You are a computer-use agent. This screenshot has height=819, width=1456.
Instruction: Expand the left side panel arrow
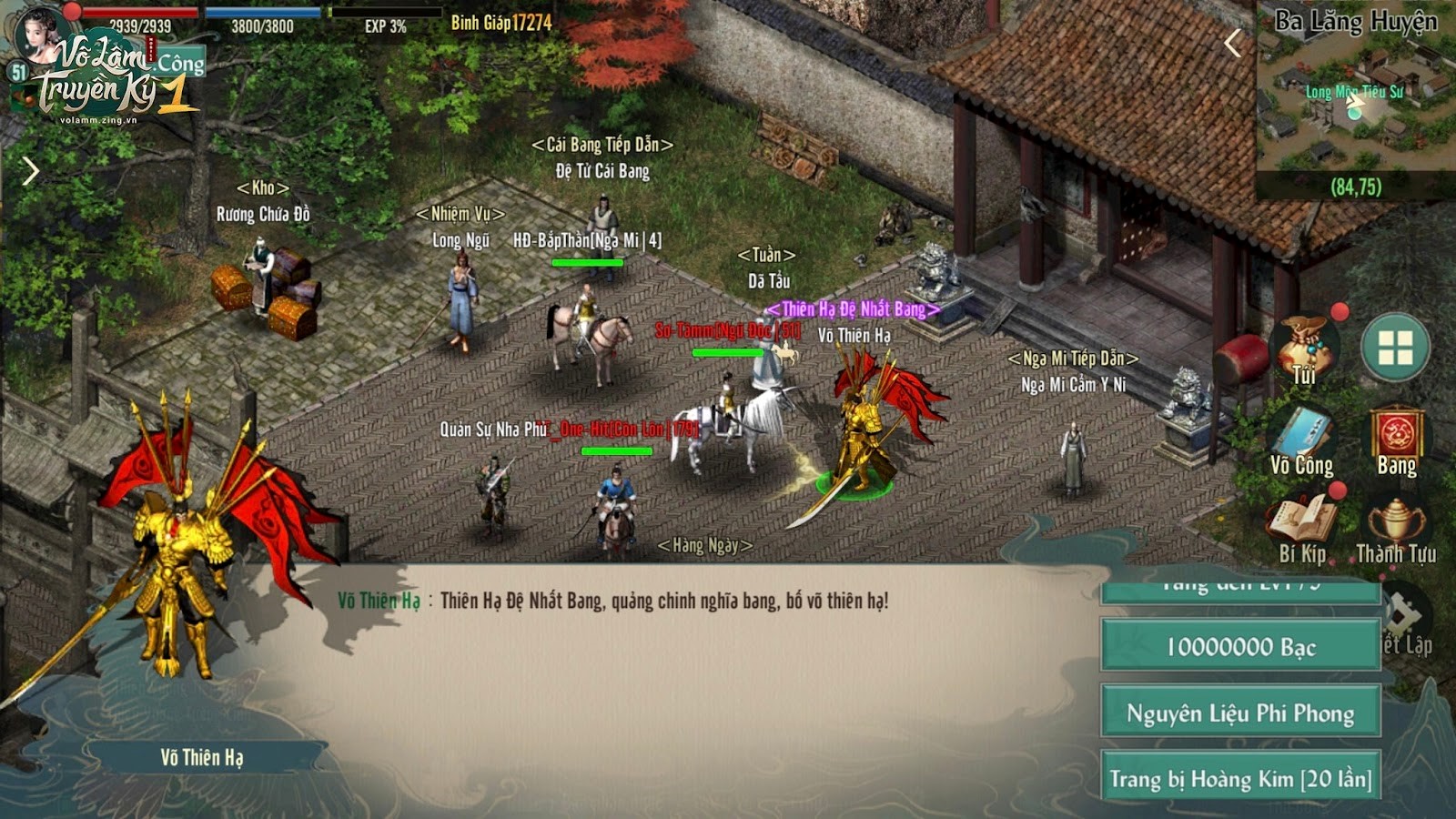pos(31,170)
